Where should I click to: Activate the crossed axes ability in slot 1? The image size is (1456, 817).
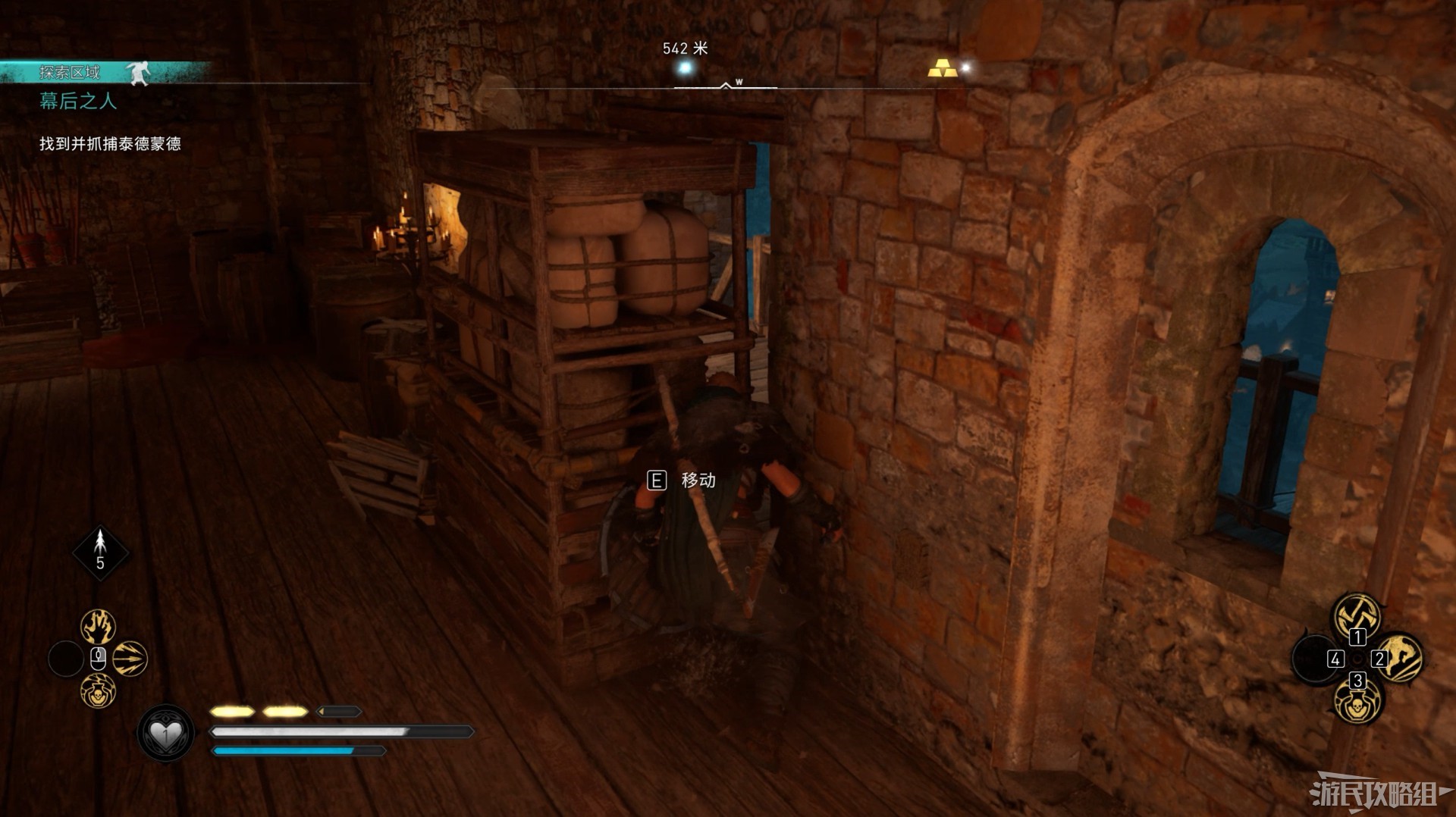tap(1357, 615)
